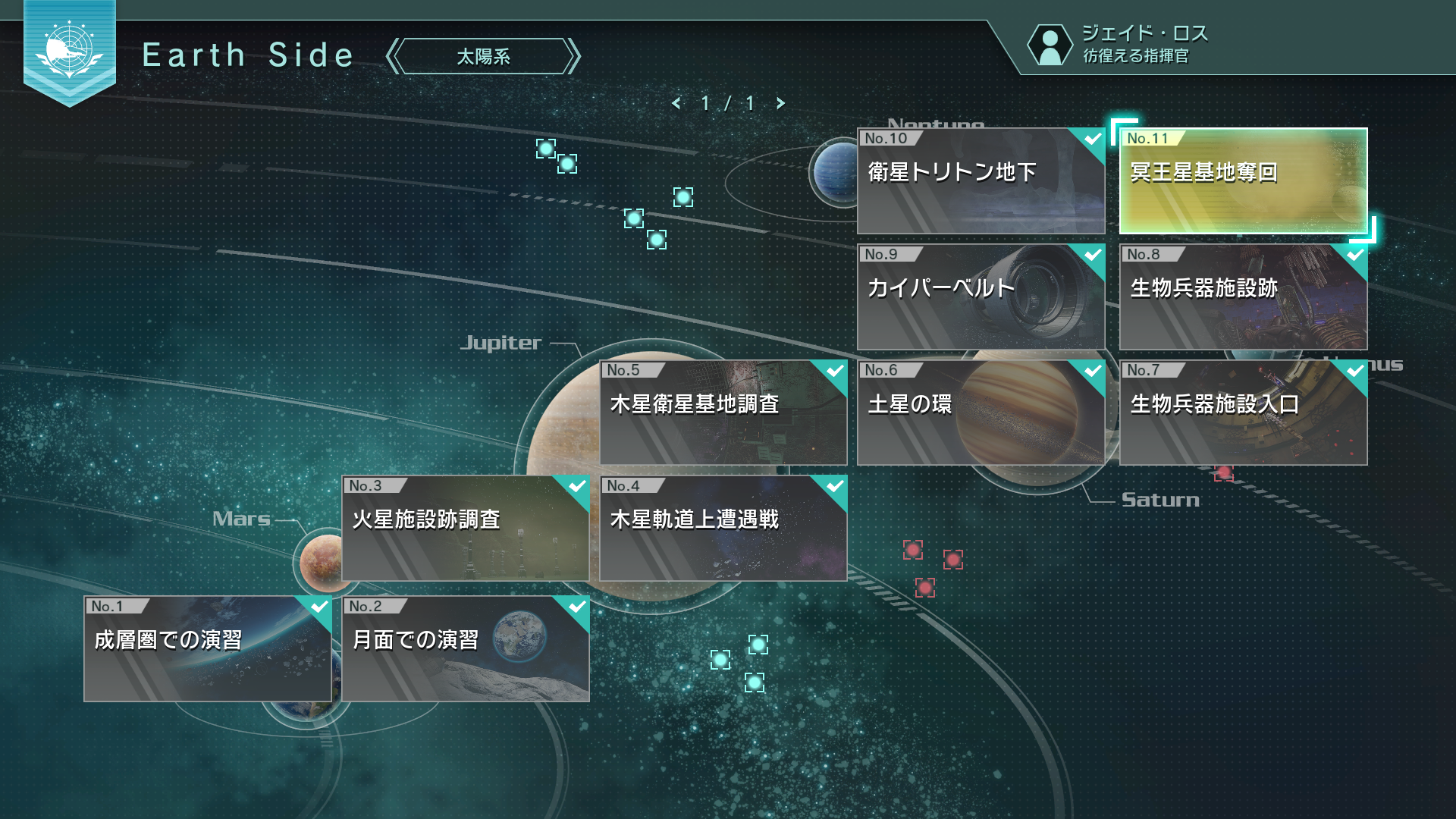Image resolution: width=1456 pixels, height=819 pixels.
Task: Open mission No.10 衛星トリトン地下
Action: point(981,180)
